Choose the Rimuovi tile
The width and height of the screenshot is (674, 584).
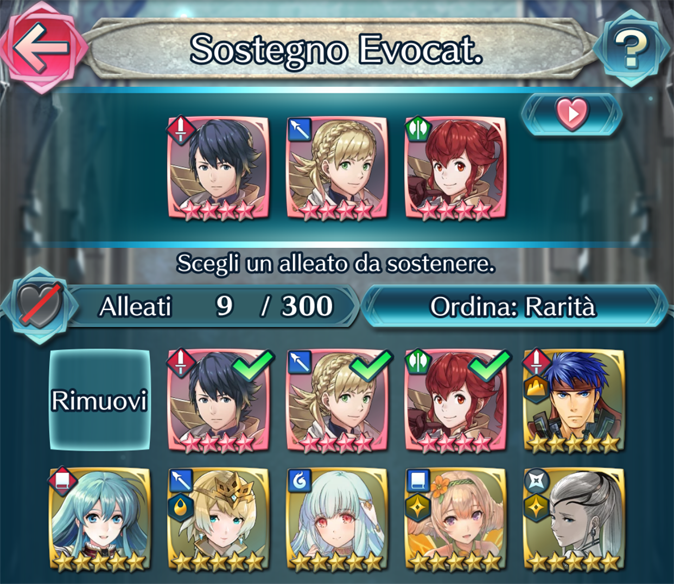pos(100,401)
